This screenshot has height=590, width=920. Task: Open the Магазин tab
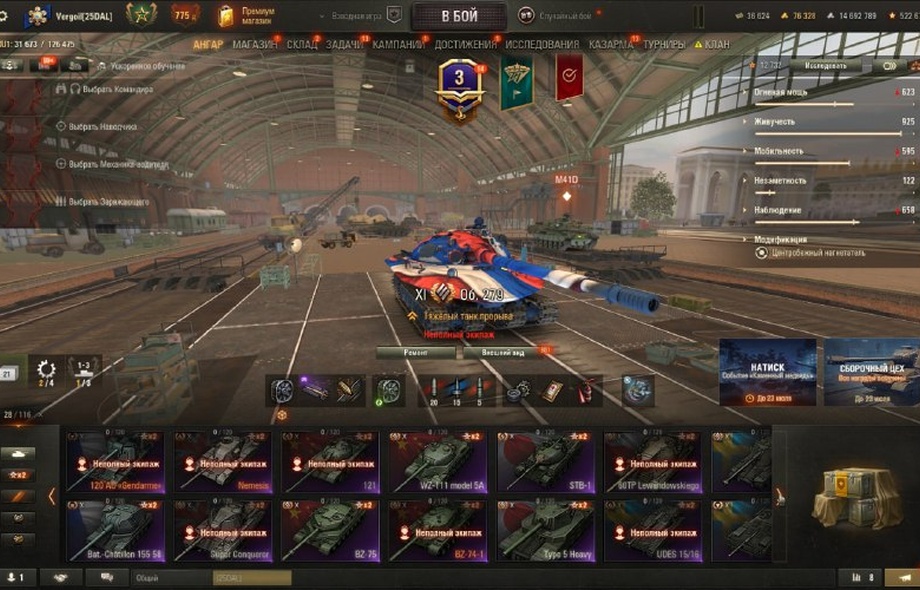coord(255,45)
